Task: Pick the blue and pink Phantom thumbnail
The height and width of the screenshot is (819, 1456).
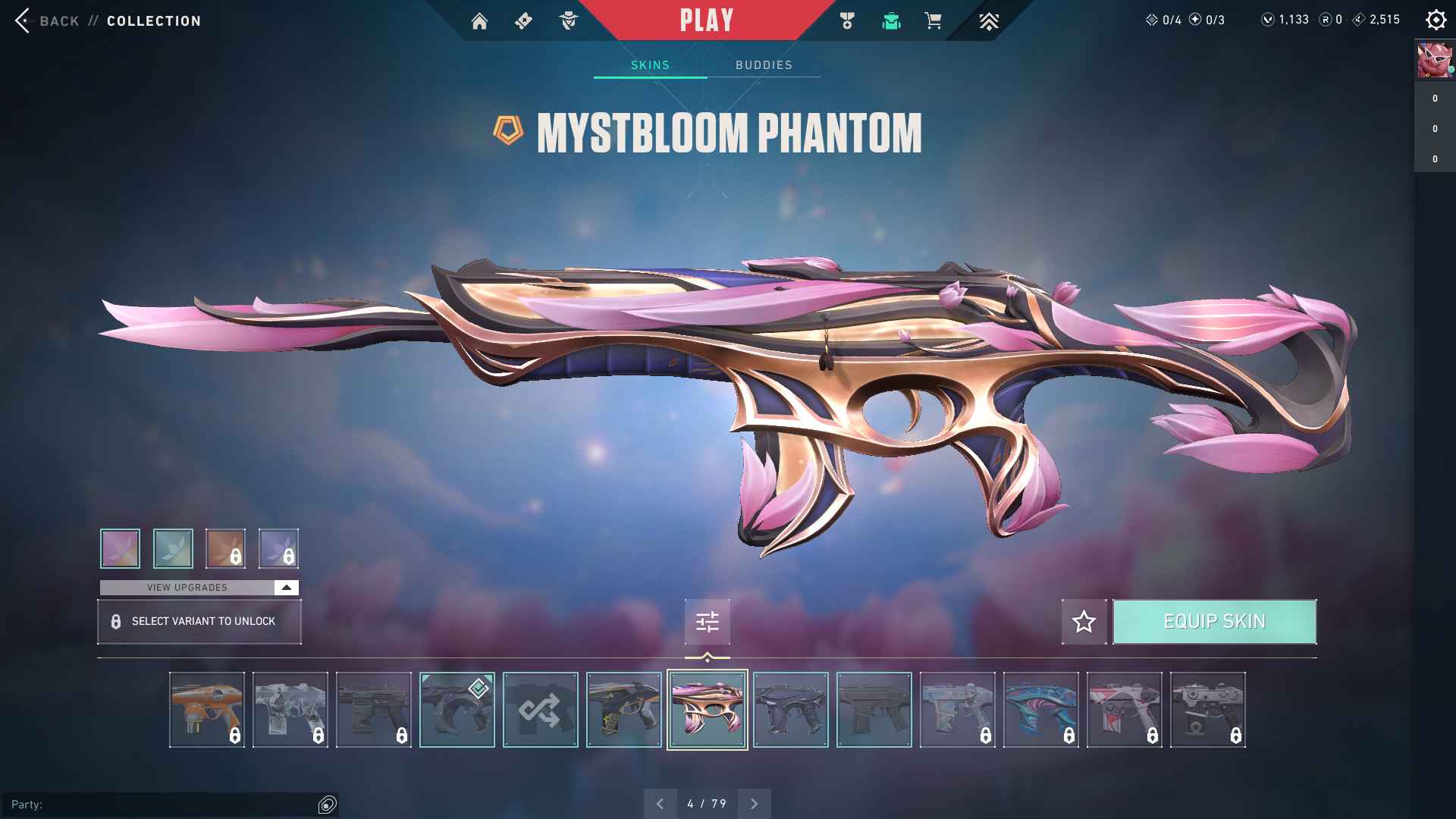Action: point(1040,710)
